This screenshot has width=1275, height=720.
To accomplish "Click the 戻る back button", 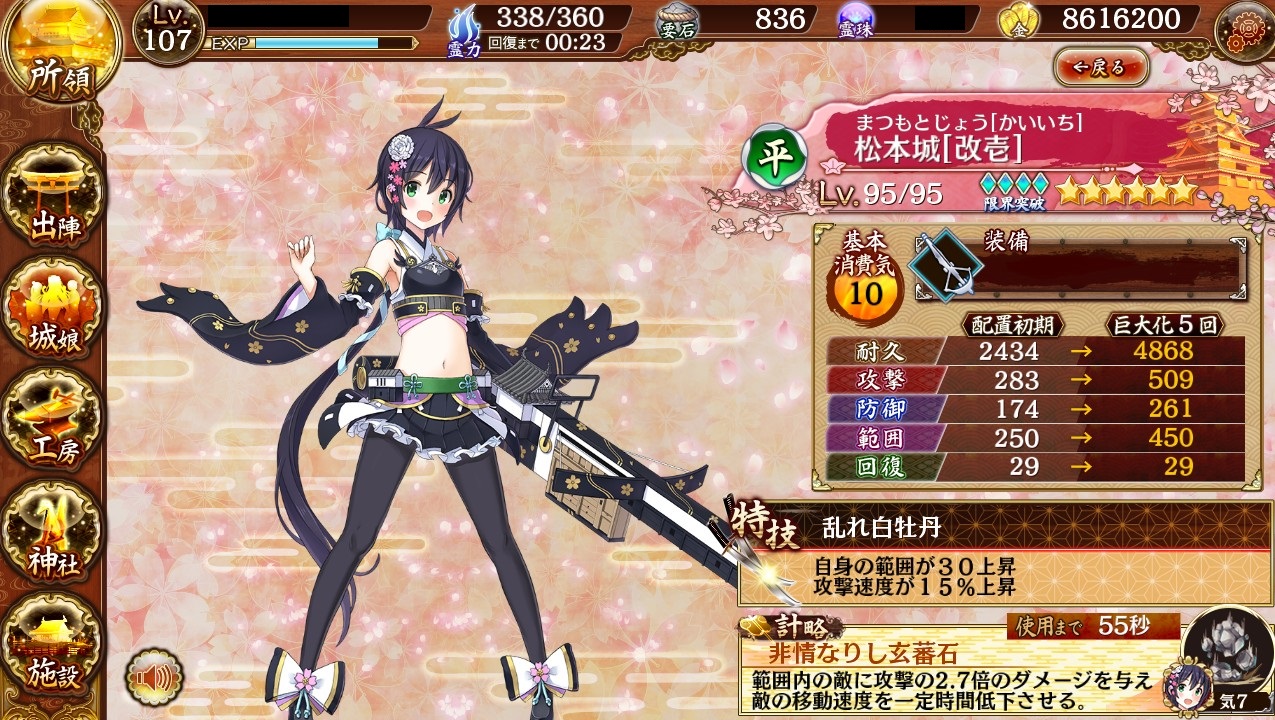I will pos(1100,68).
